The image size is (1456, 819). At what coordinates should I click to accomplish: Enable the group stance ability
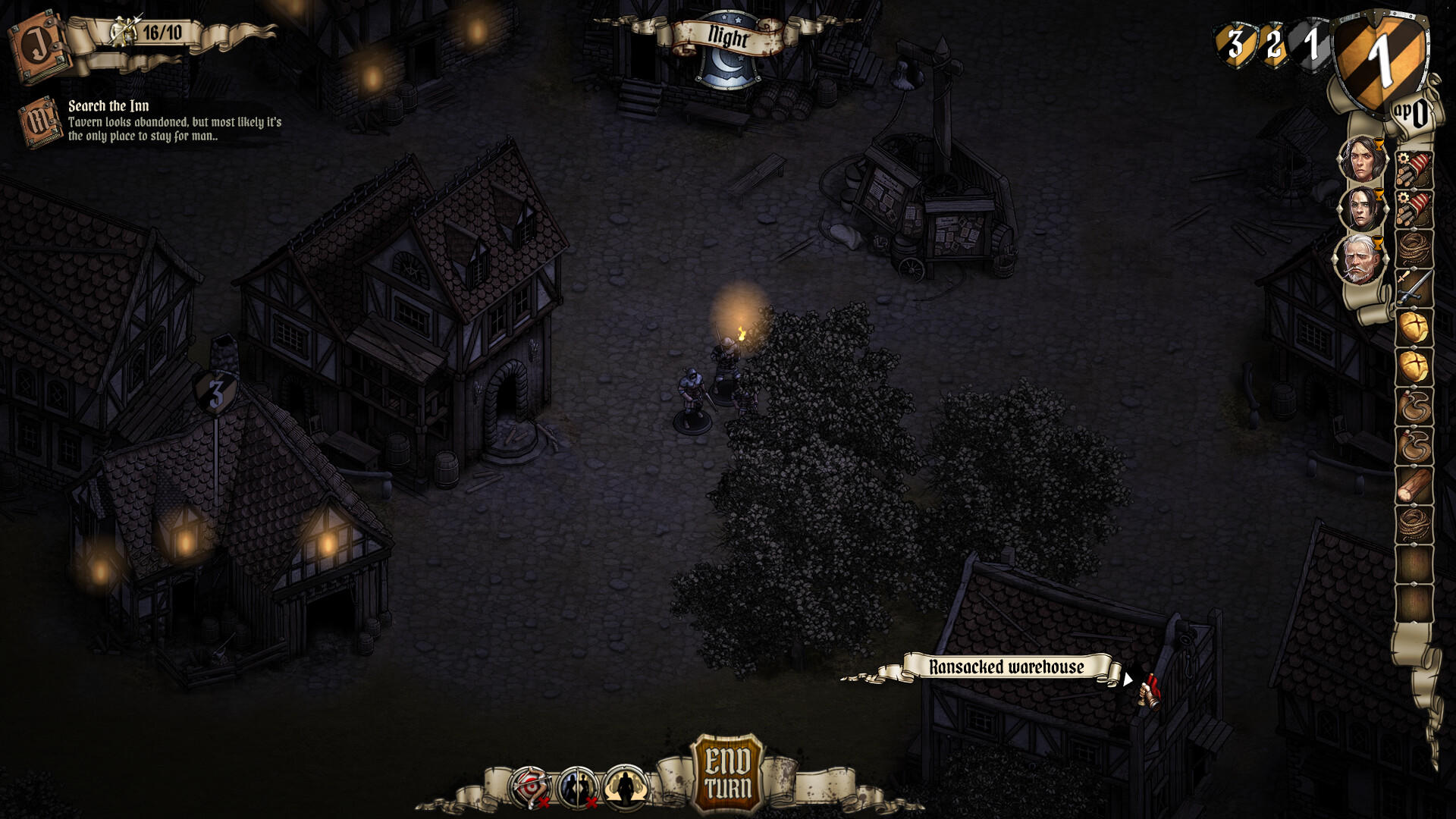click(623, 787)
